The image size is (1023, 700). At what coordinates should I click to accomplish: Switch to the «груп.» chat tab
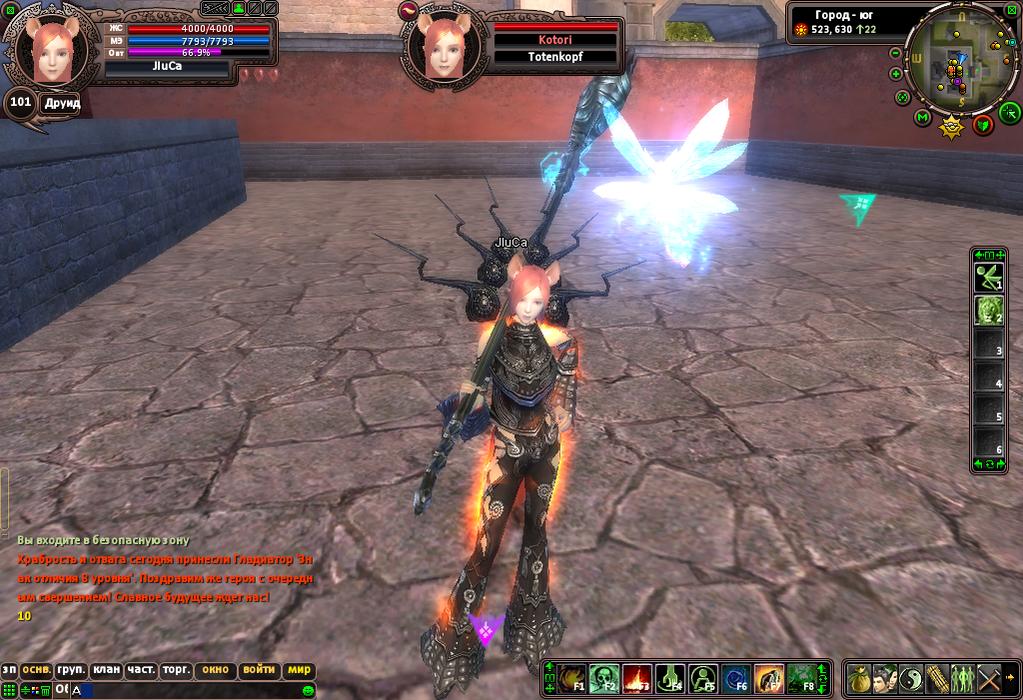[71, 670]
